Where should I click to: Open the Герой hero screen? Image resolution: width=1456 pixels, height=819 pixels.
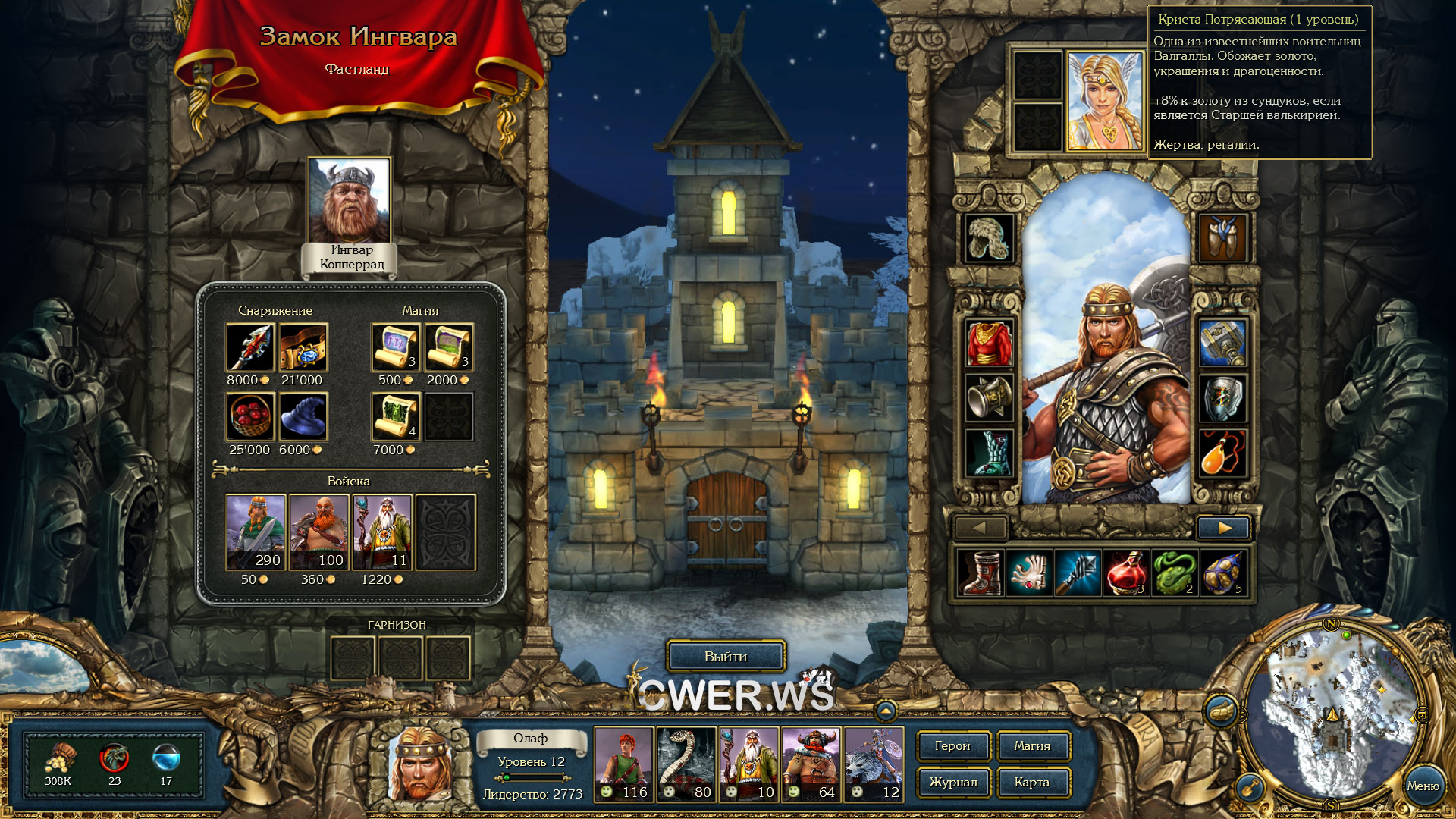point(952,746)
